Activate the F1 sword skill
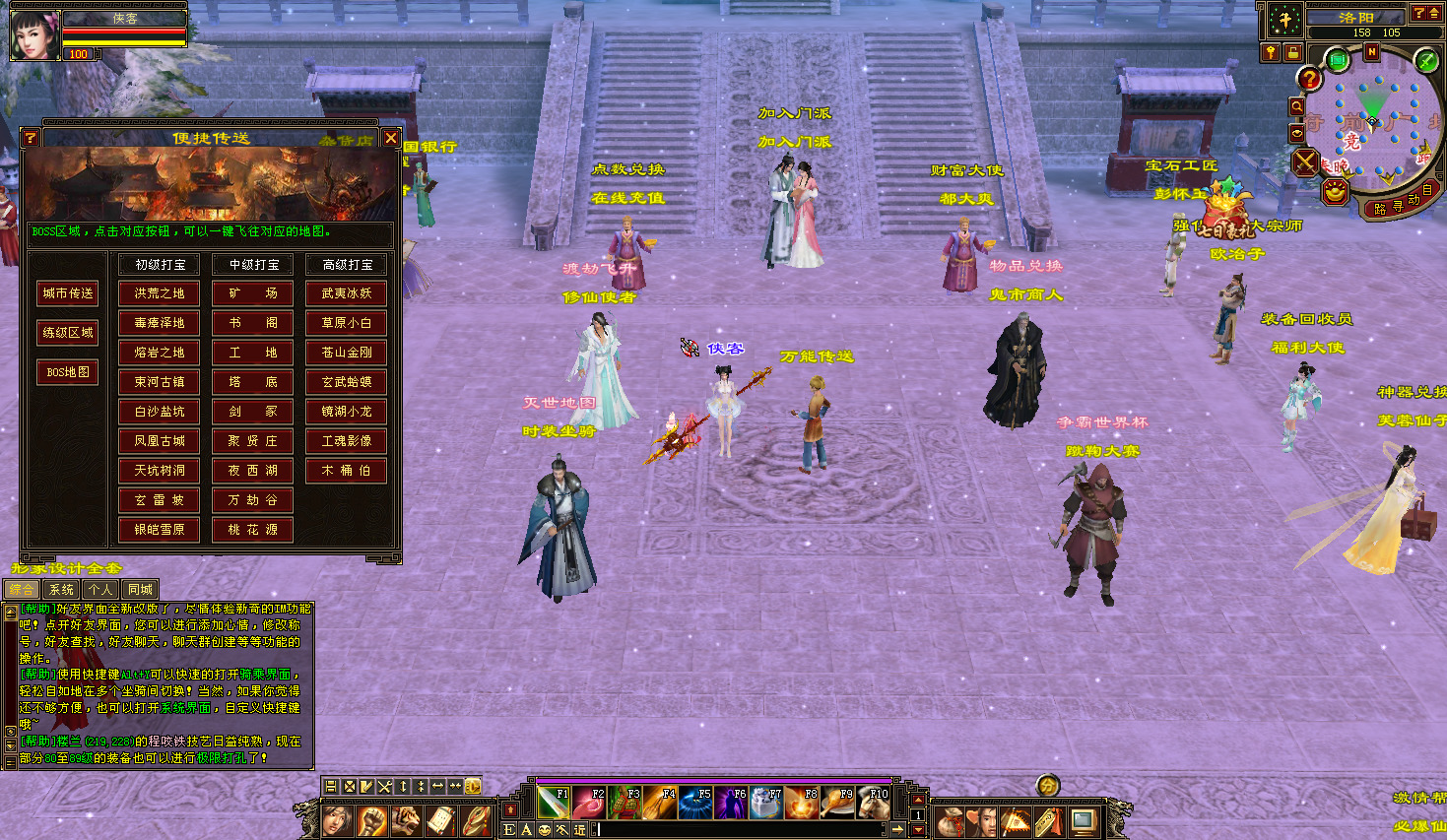 point(555,803)
